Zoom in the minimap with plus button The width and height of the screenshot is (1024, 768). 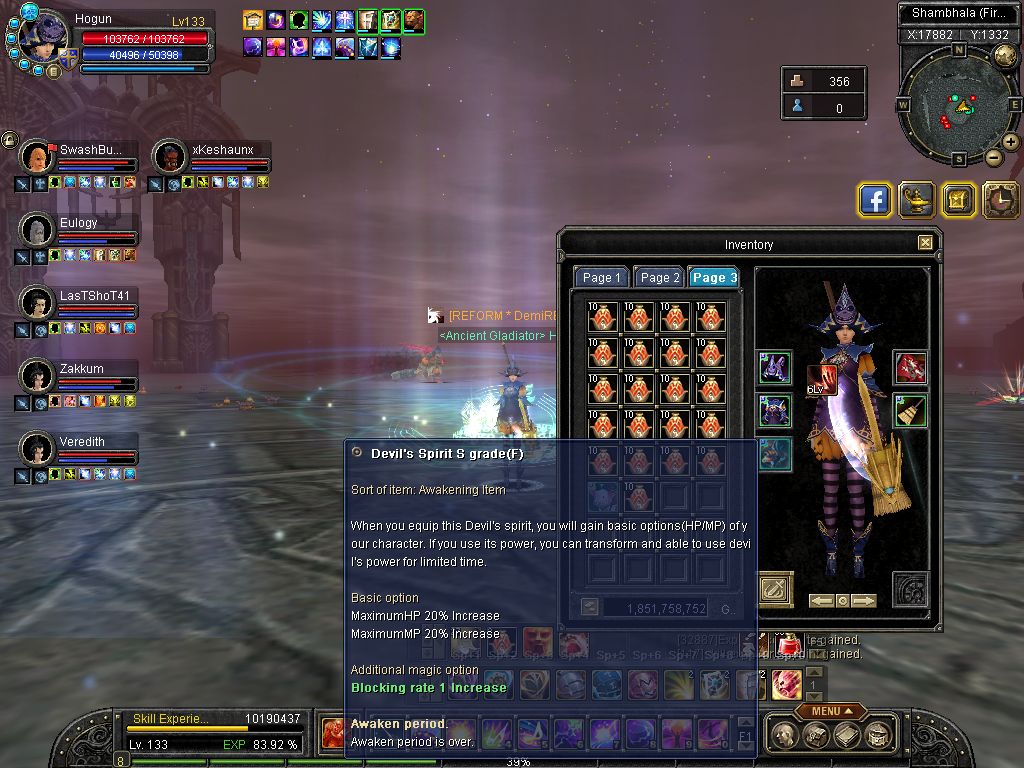[x=1011, y=142]
